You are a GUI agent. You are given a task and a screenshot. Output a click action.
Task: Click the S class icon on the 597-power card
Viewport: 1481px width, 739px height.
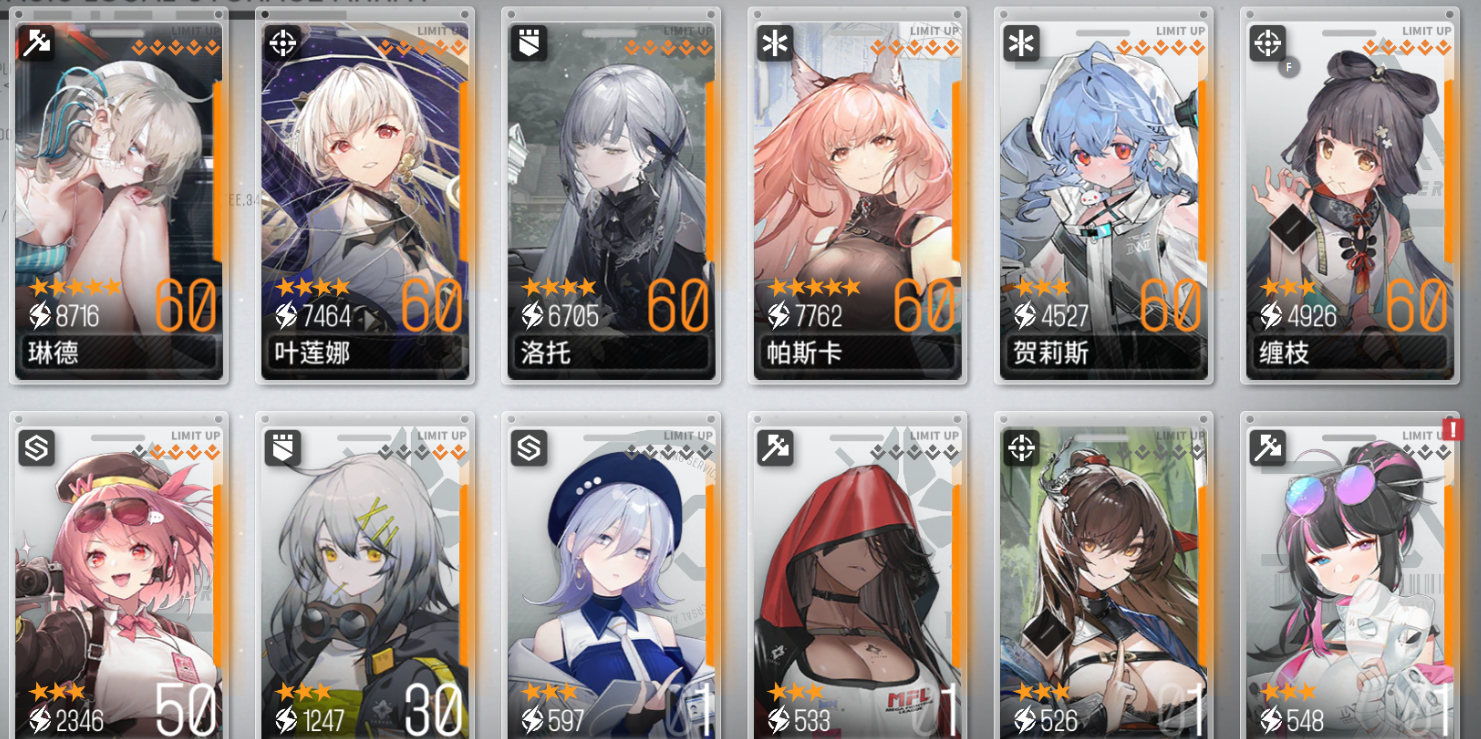(527, 449)
